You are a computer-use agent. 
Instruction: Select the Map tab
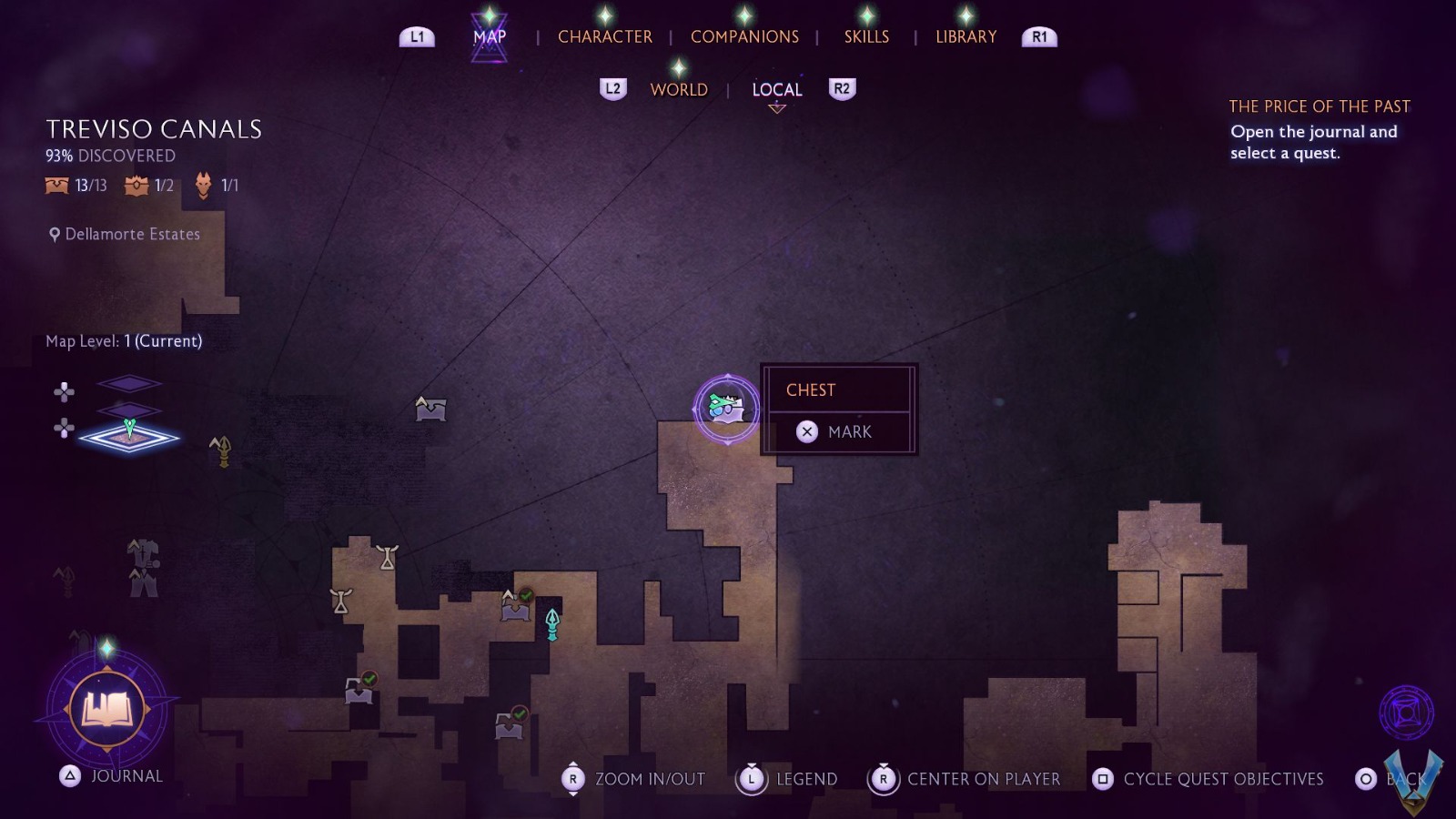pyautogui.click(x=490, y=36)
